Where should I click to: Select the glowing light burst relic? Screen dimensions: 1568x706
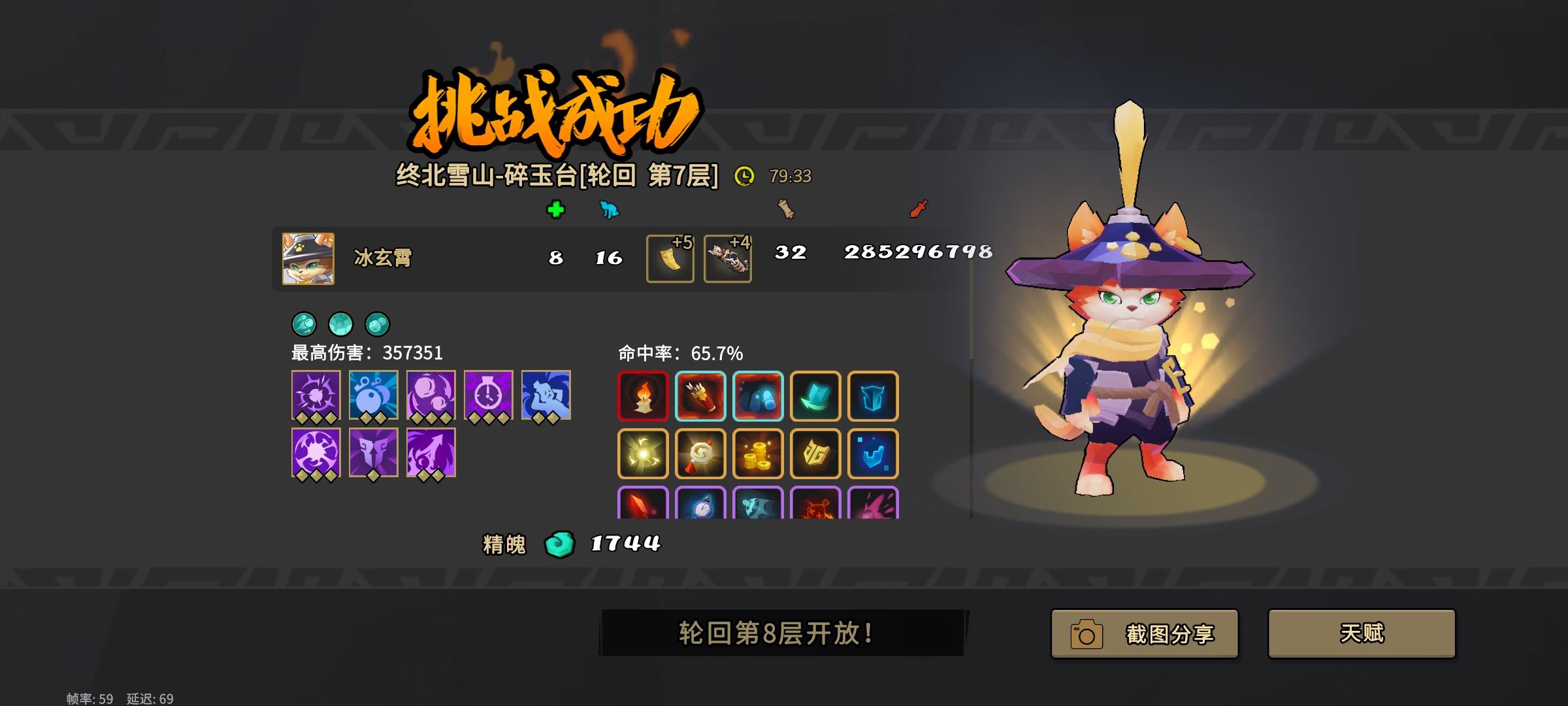[644, 454]
